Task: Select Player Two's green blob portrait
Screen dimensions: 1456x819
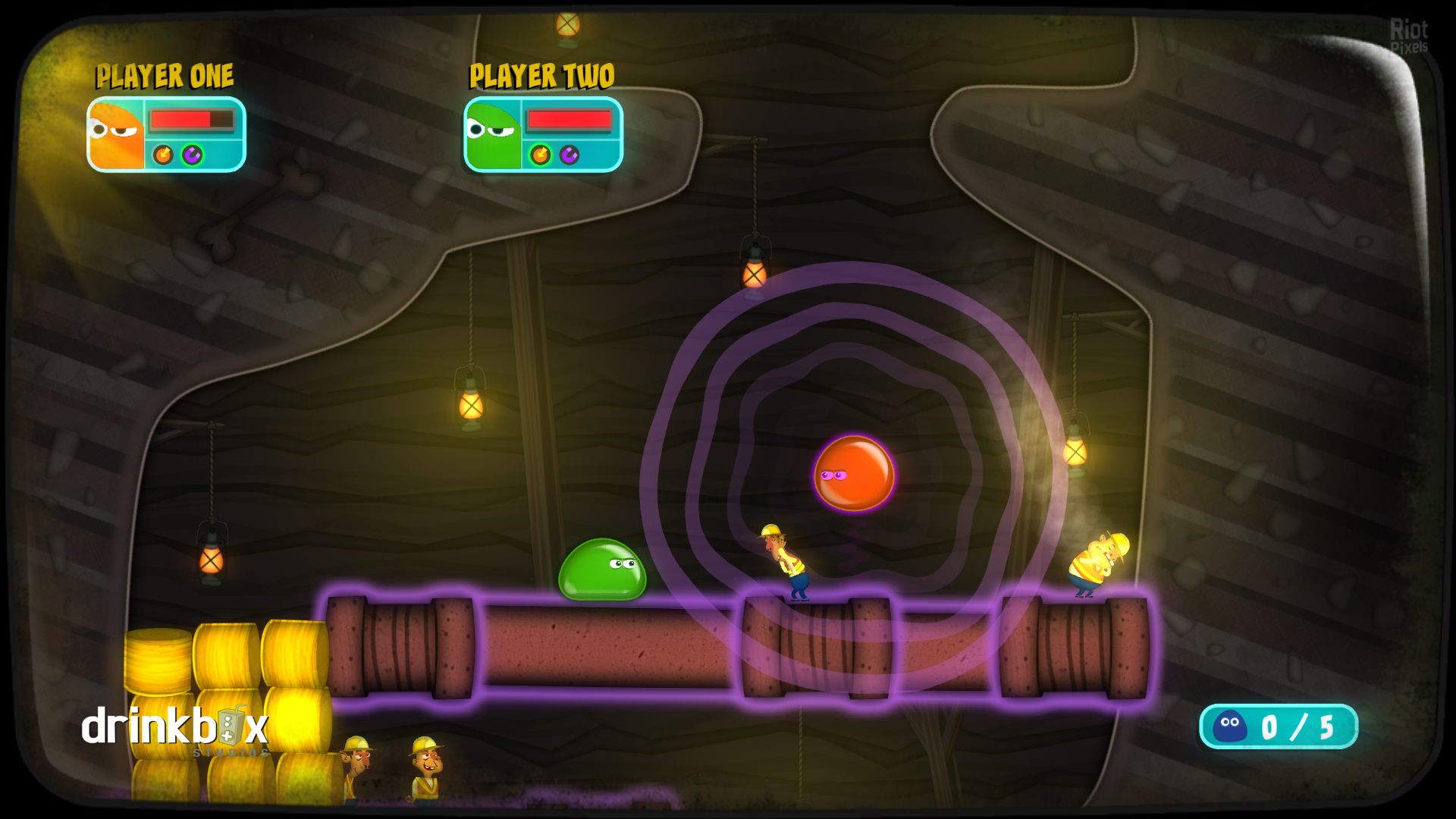Action: [x=493, y=134]
